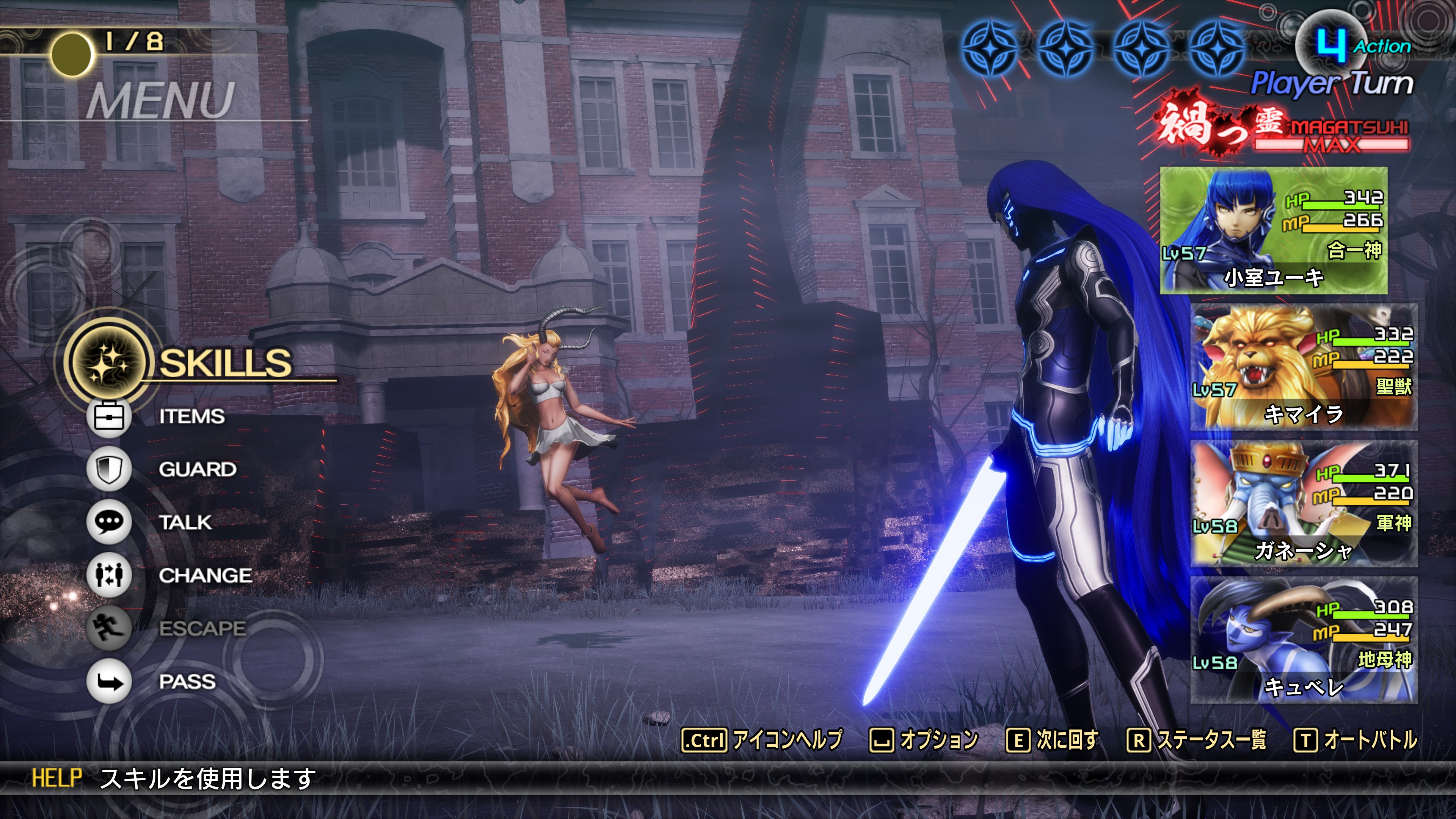The image size is (1456, 819).
Task: Choose CHANGE to swap party members
Action: point(205,576)
